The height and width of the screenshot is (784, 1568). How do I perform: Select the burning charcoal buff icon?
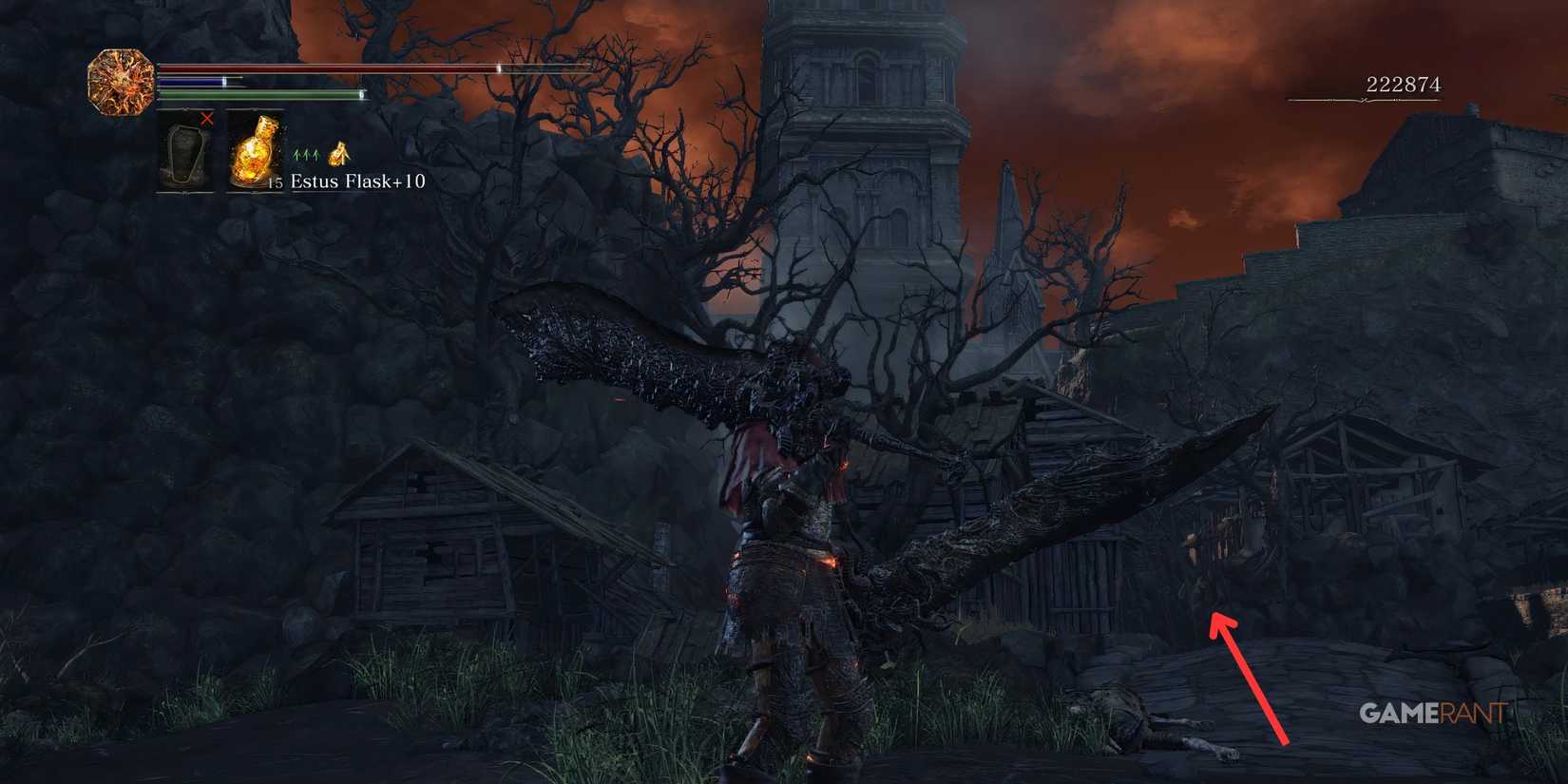[x=339, y=155]
